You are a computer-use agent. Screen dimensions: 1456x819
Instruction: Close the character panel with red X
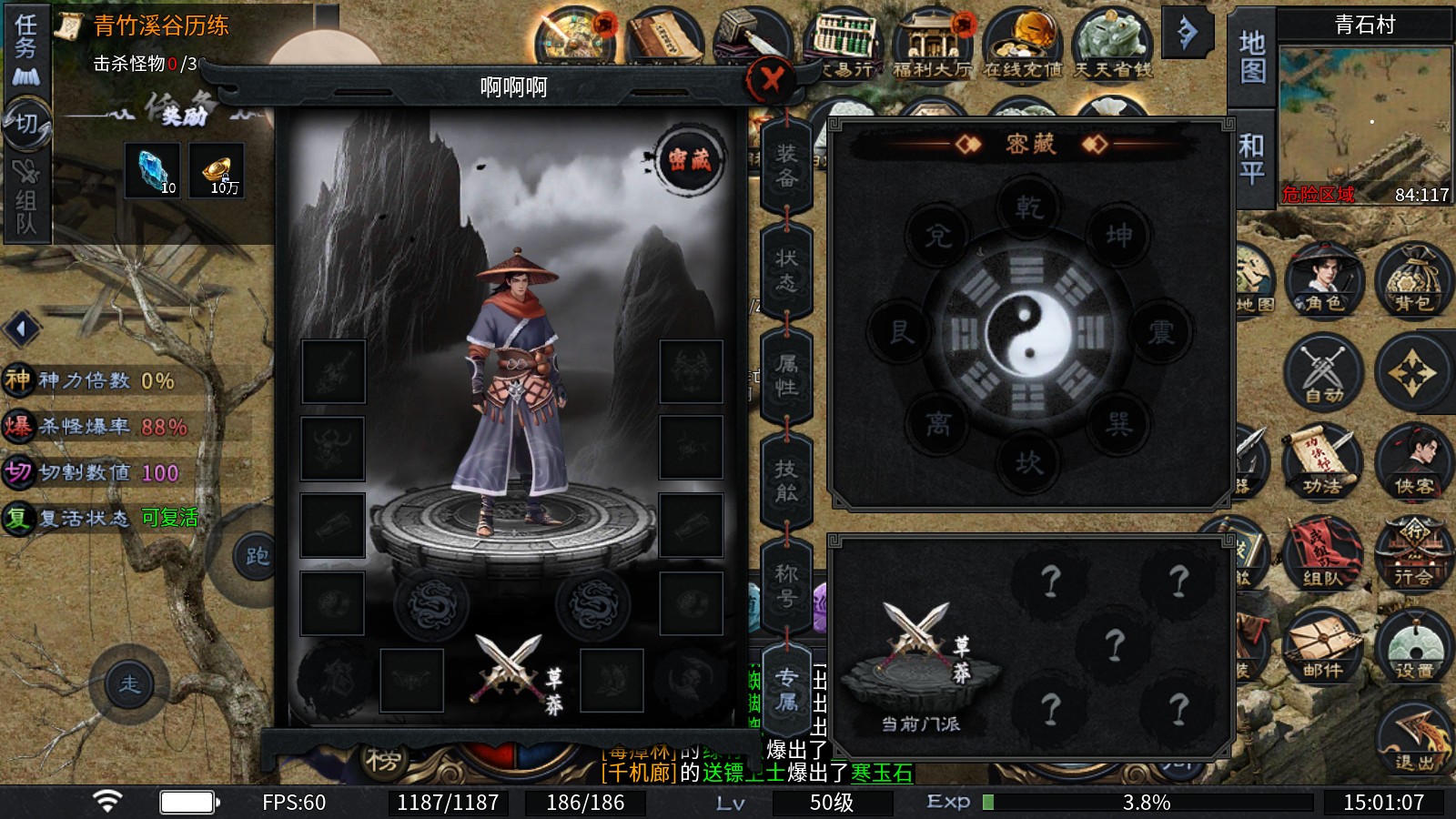point(771,80)
